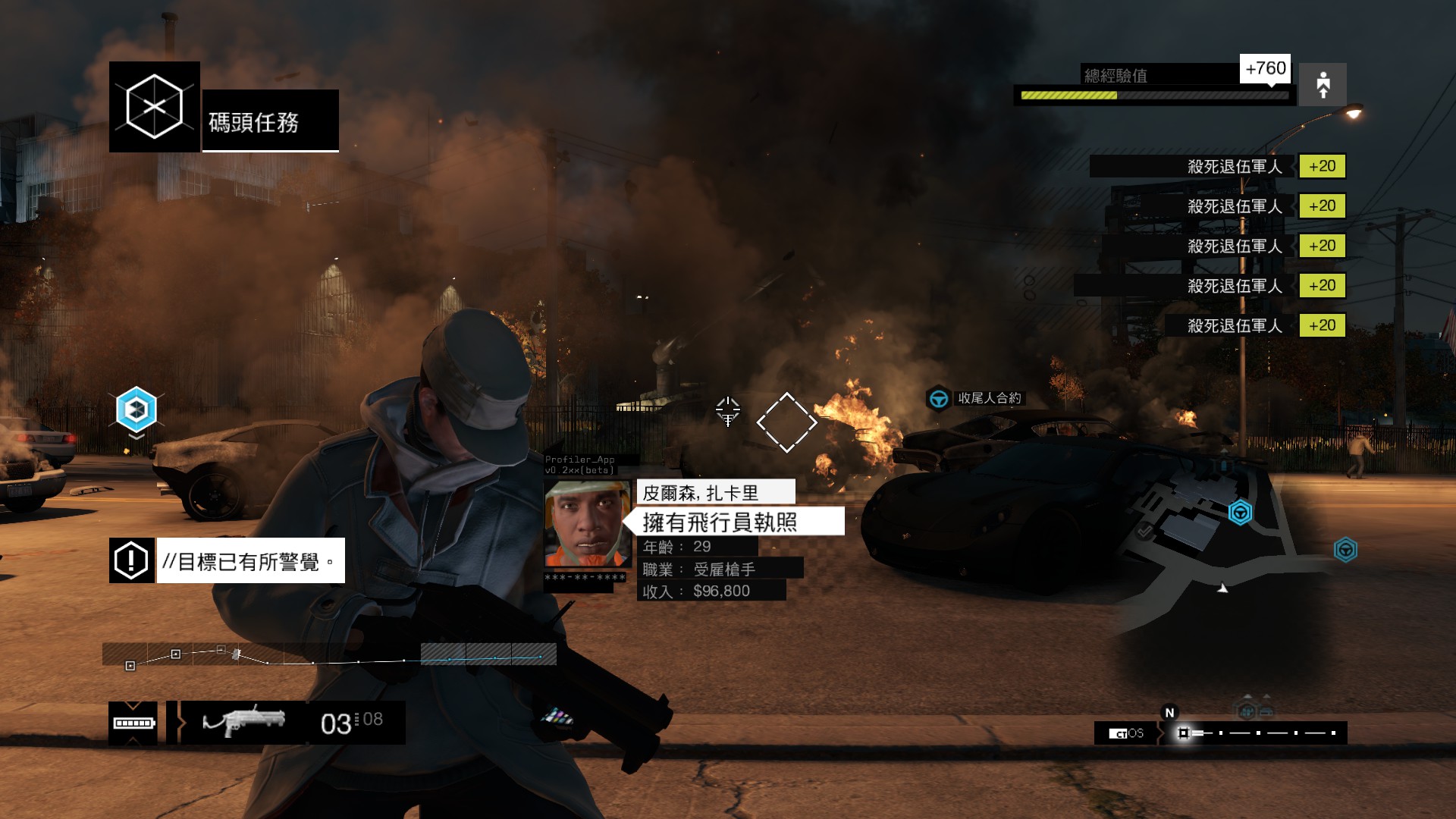Click the pedestrian reputation icon

click(x=1323, y=84)
